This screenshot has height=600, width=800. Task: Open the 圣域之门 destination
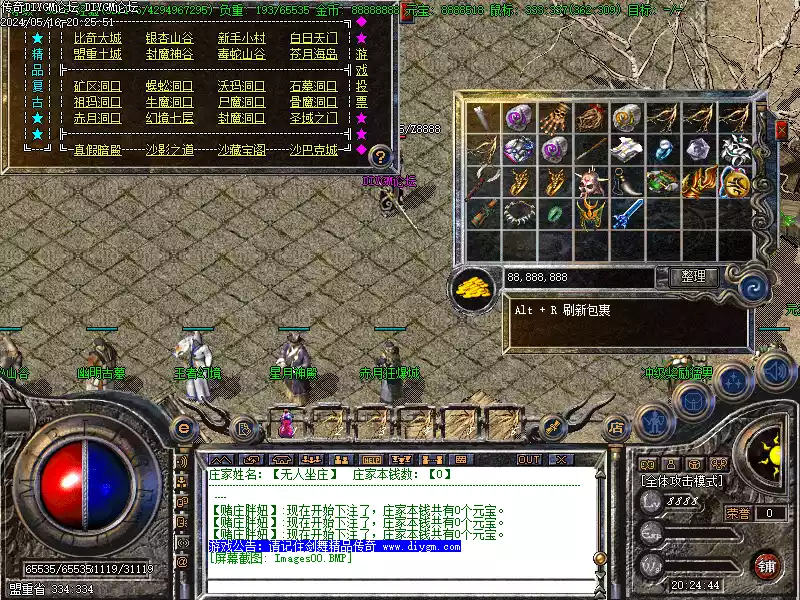coord(313,118)
